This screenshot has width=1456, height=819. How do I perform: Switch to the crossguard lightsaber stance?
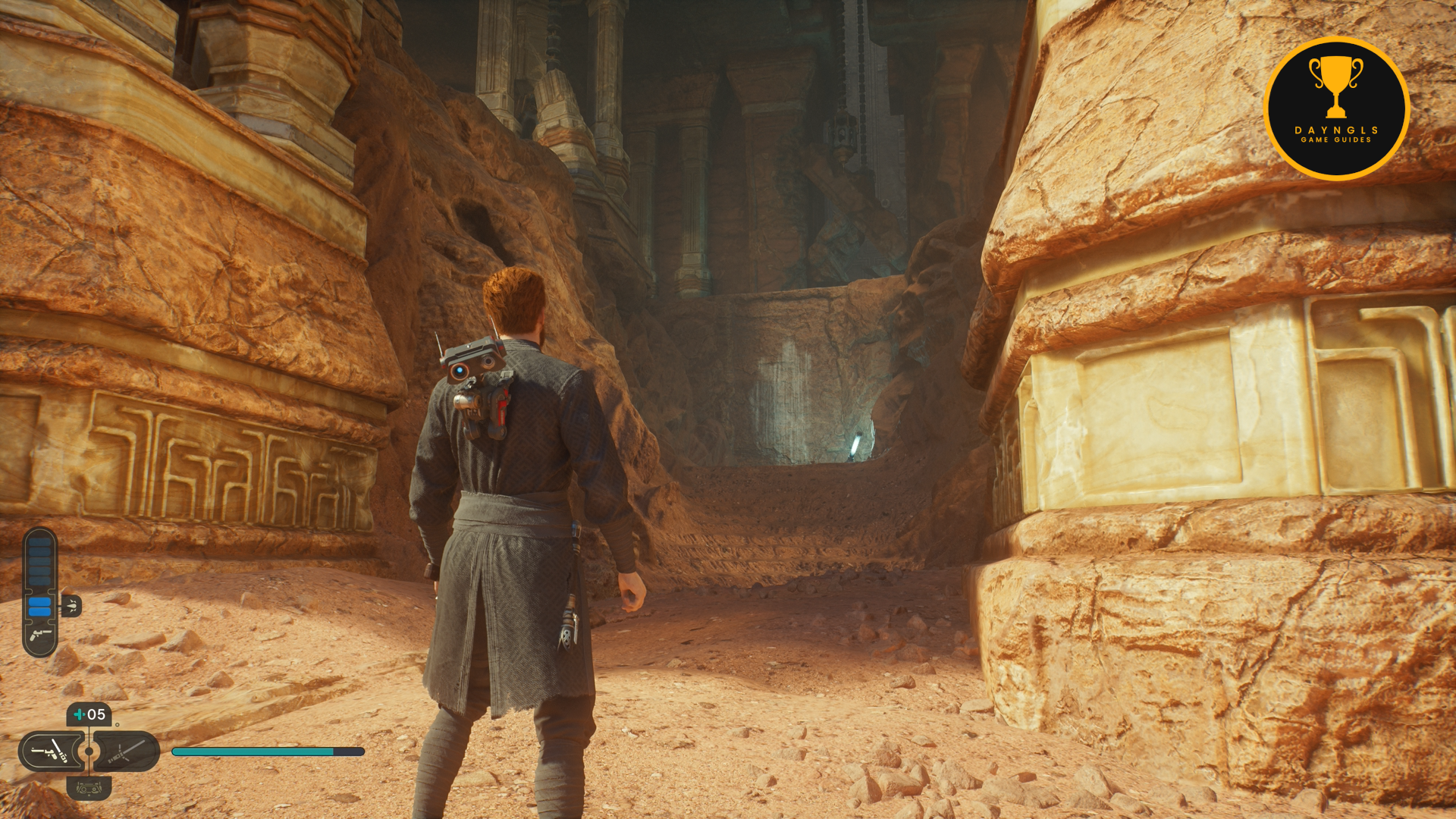coord(127,752)
